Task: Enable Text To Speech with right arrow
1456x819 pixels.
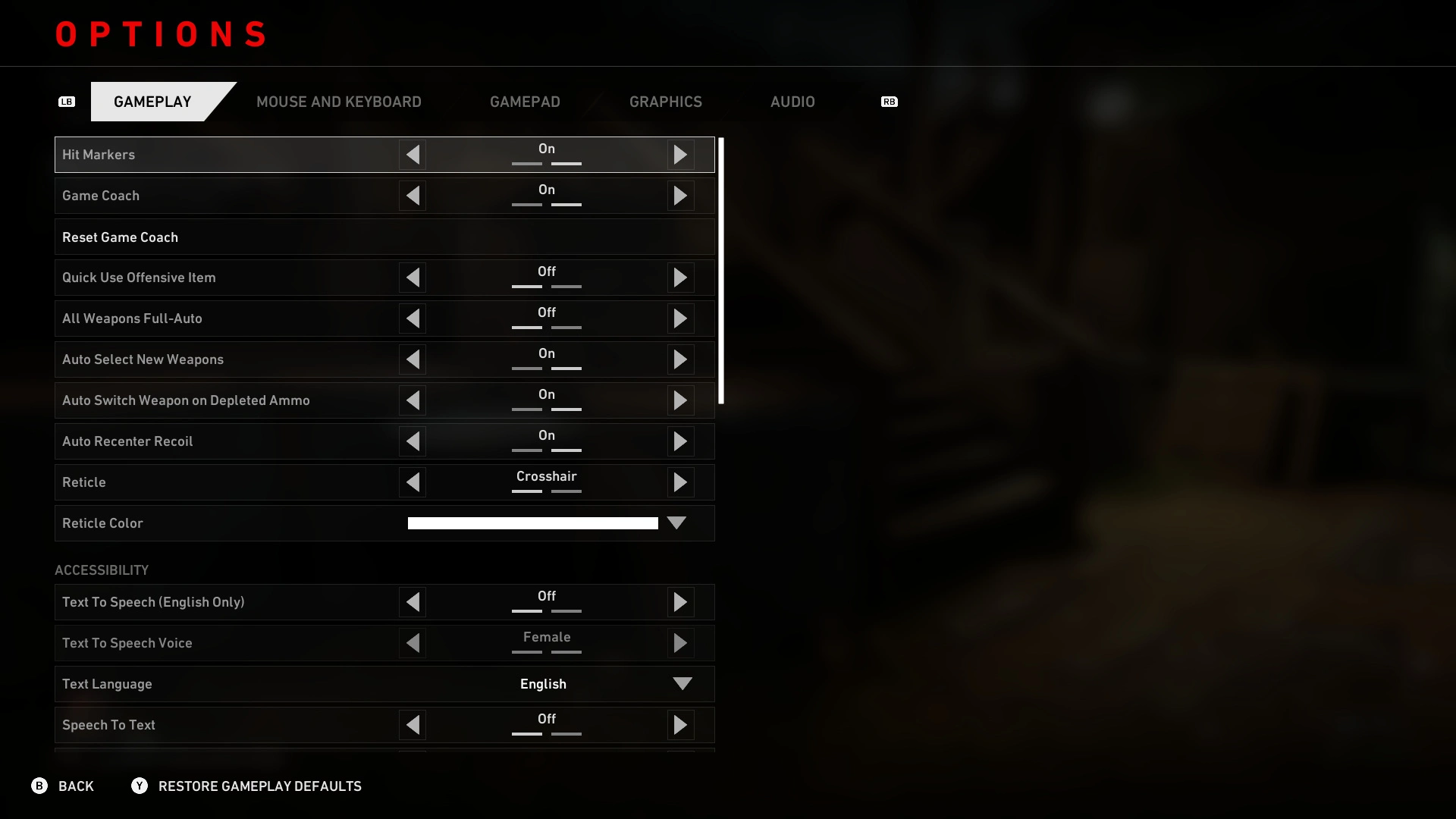Action: (680, 602)
